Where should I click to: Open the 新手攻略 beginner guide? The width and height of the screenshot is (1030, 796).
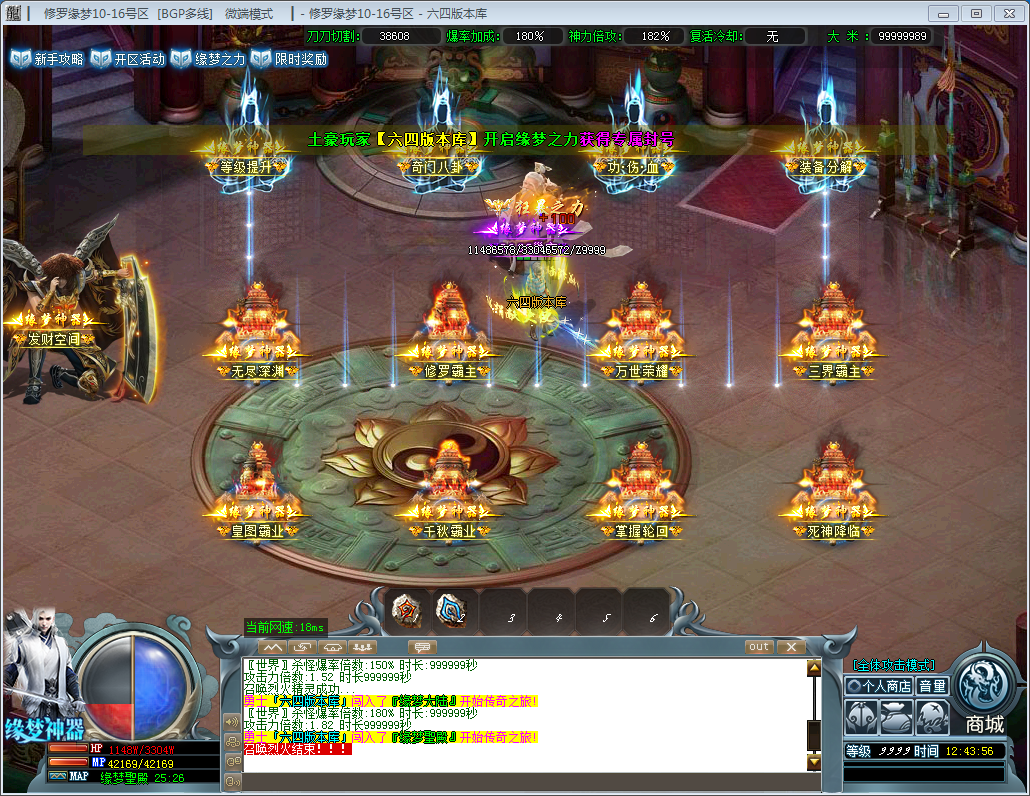coord(47,59)
